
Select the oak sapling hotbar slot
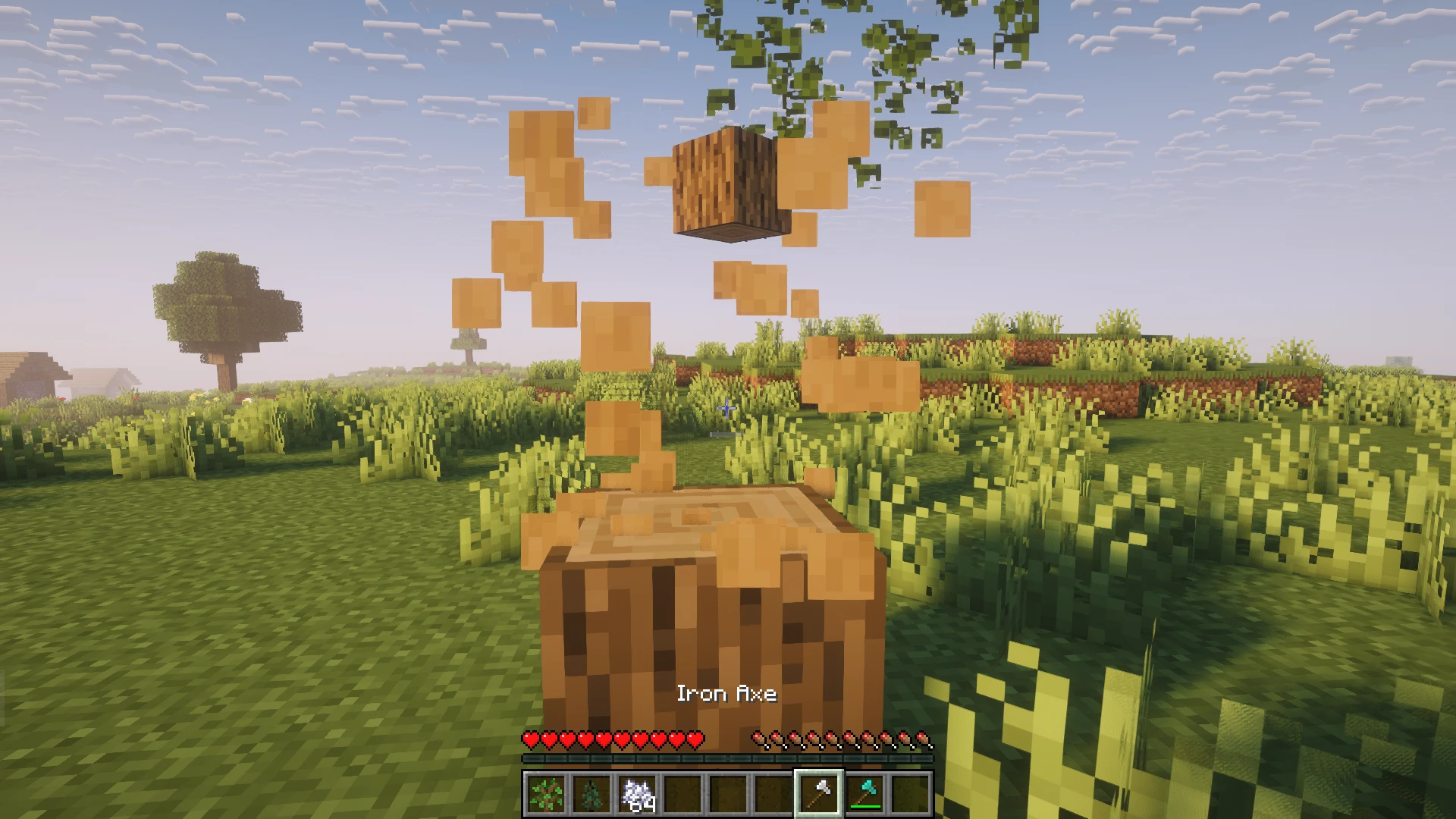point(545,794)
